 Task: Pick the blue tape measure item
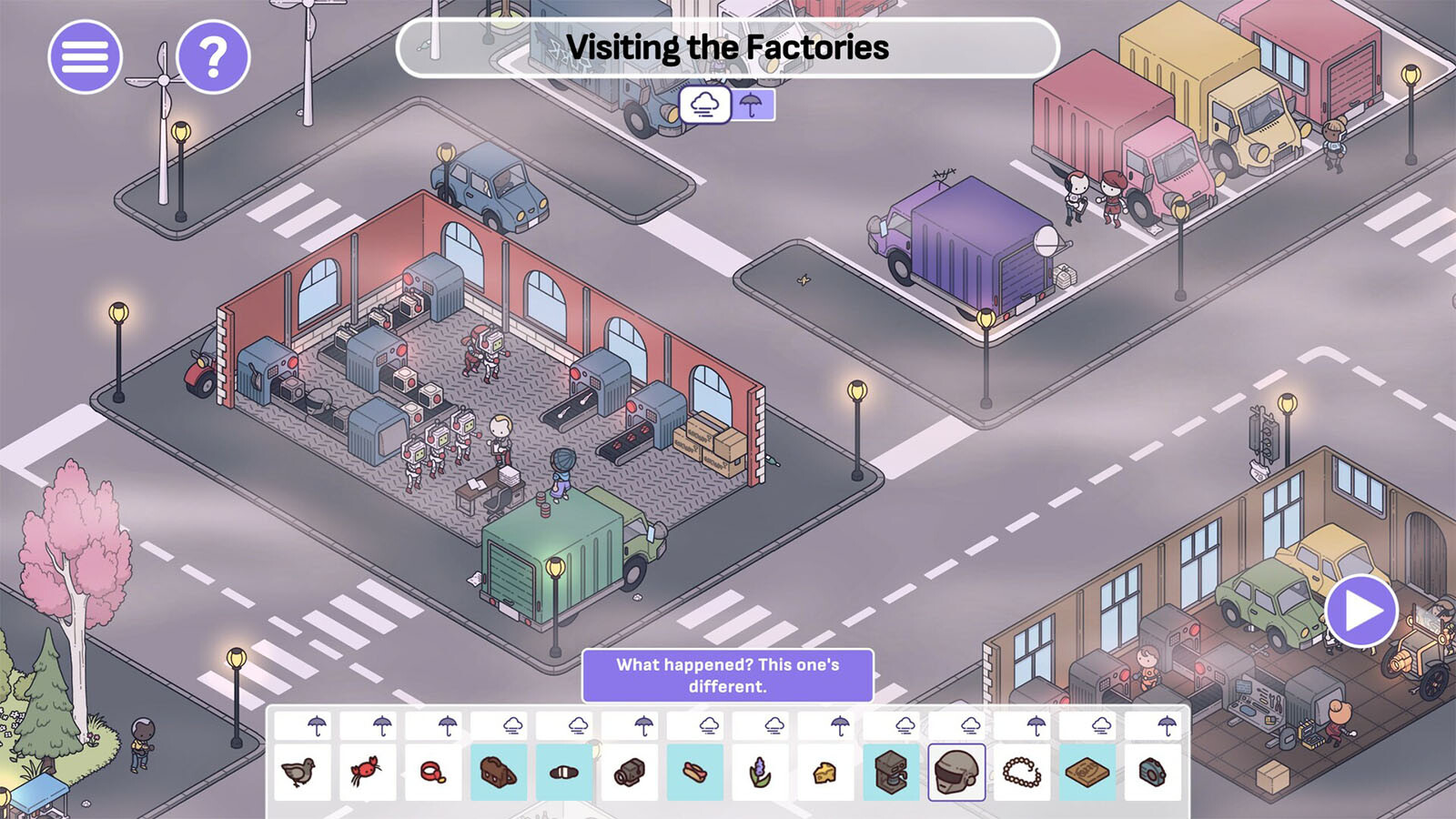click(1153, 773)
